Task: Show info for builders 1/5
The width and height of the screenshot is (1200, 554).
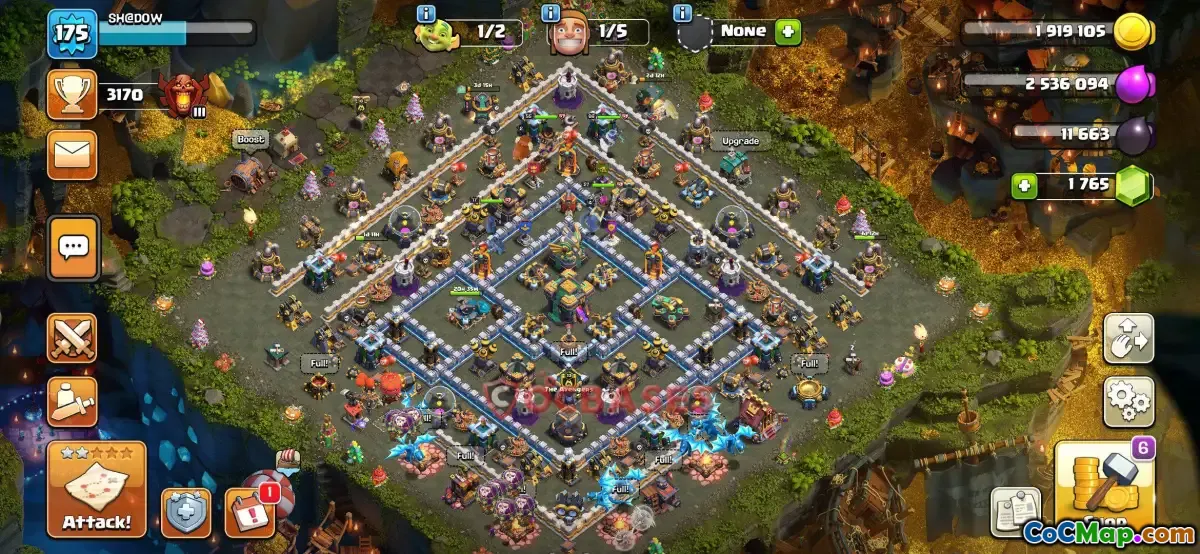Action: click(x=551, y=13)
